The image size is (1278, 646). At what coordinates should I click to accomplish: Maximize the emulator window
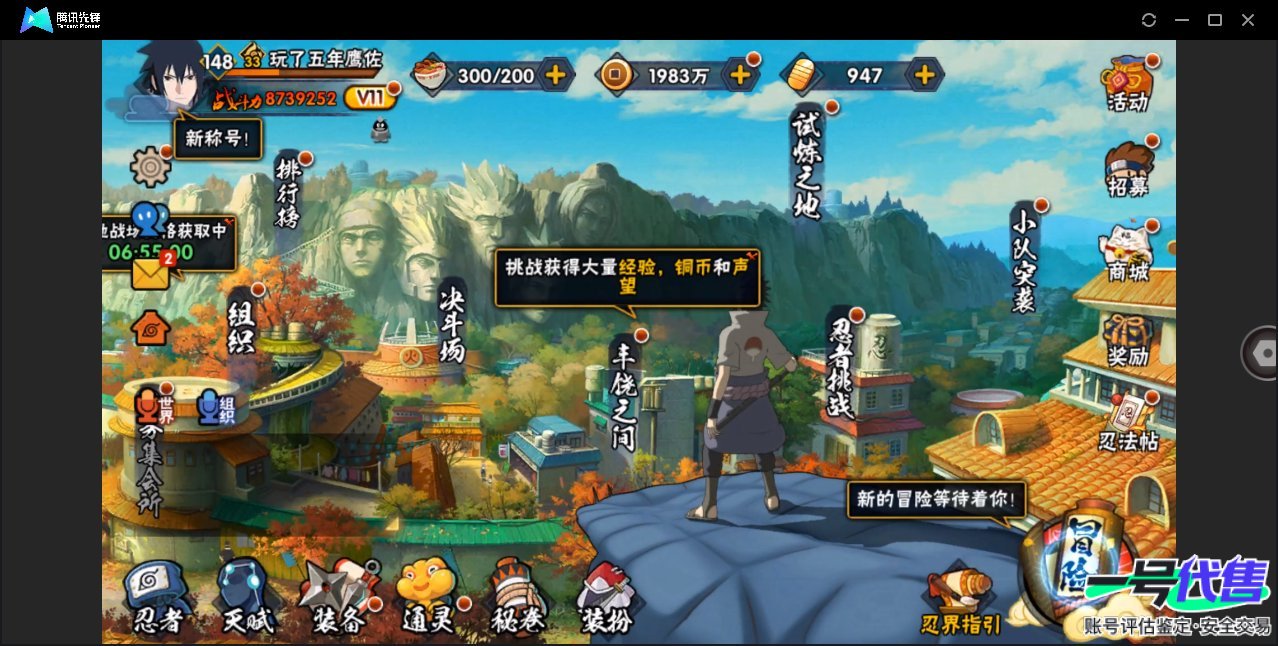[x=1215, y=20]
